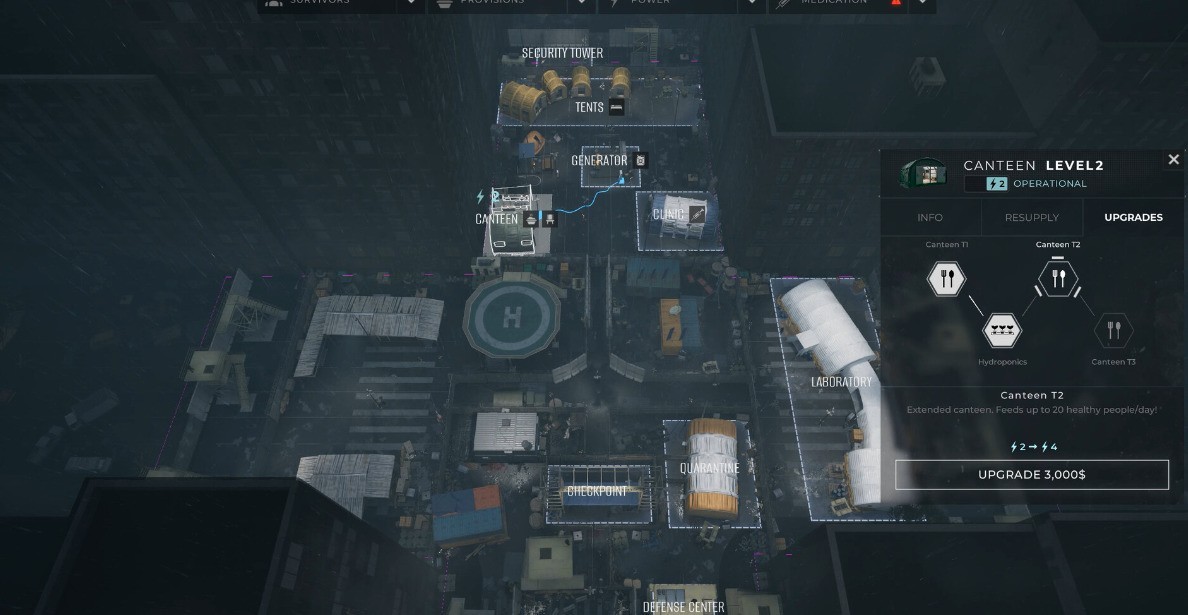Select the Canteen T1 upgrade node
Image resolution: width=1188 pixels, height=615 pixels.
(946, 279)
